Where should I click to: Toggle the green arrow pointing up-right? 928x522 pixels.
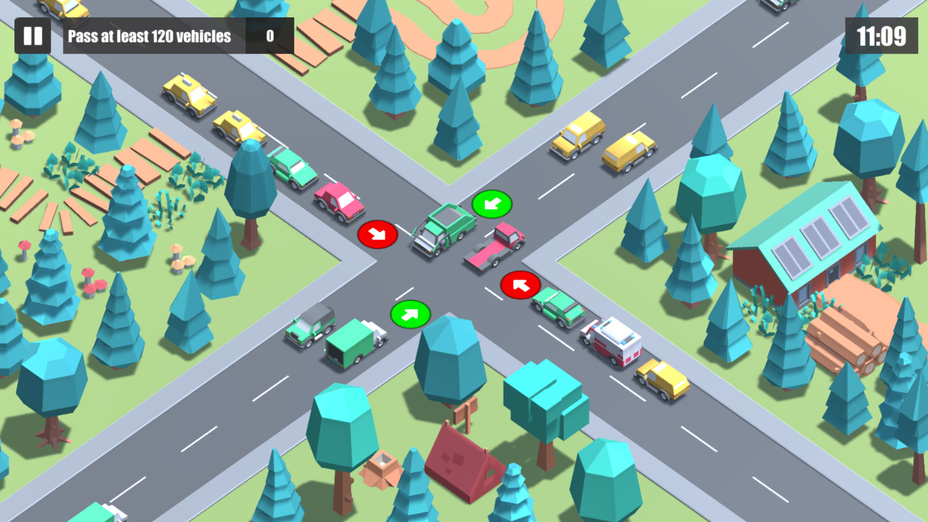tap(410, 314)
